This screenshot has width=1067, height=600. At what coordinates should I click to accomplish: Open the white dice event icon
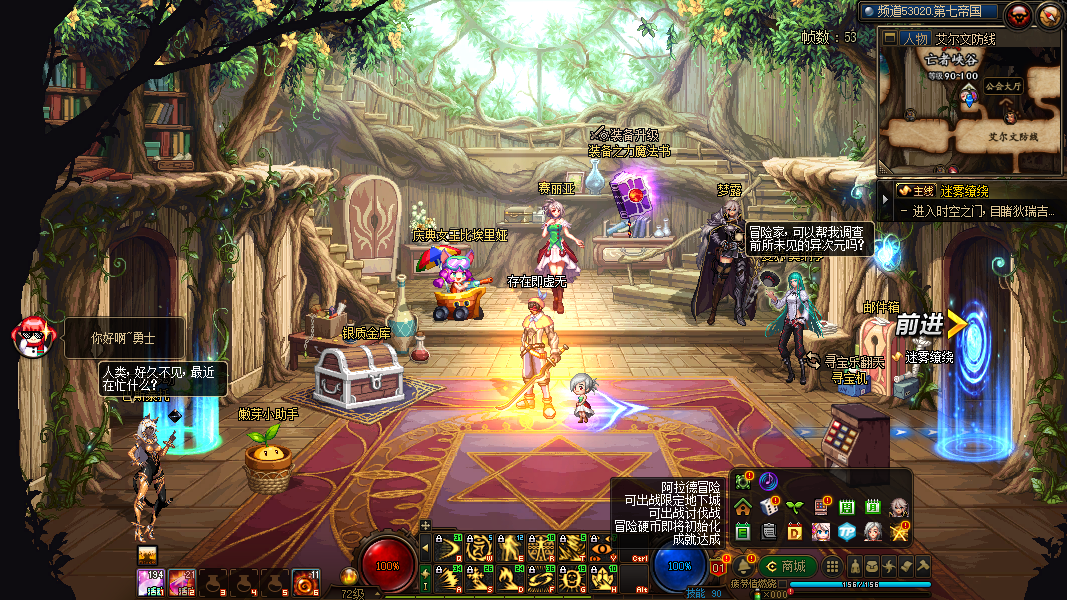769,507
